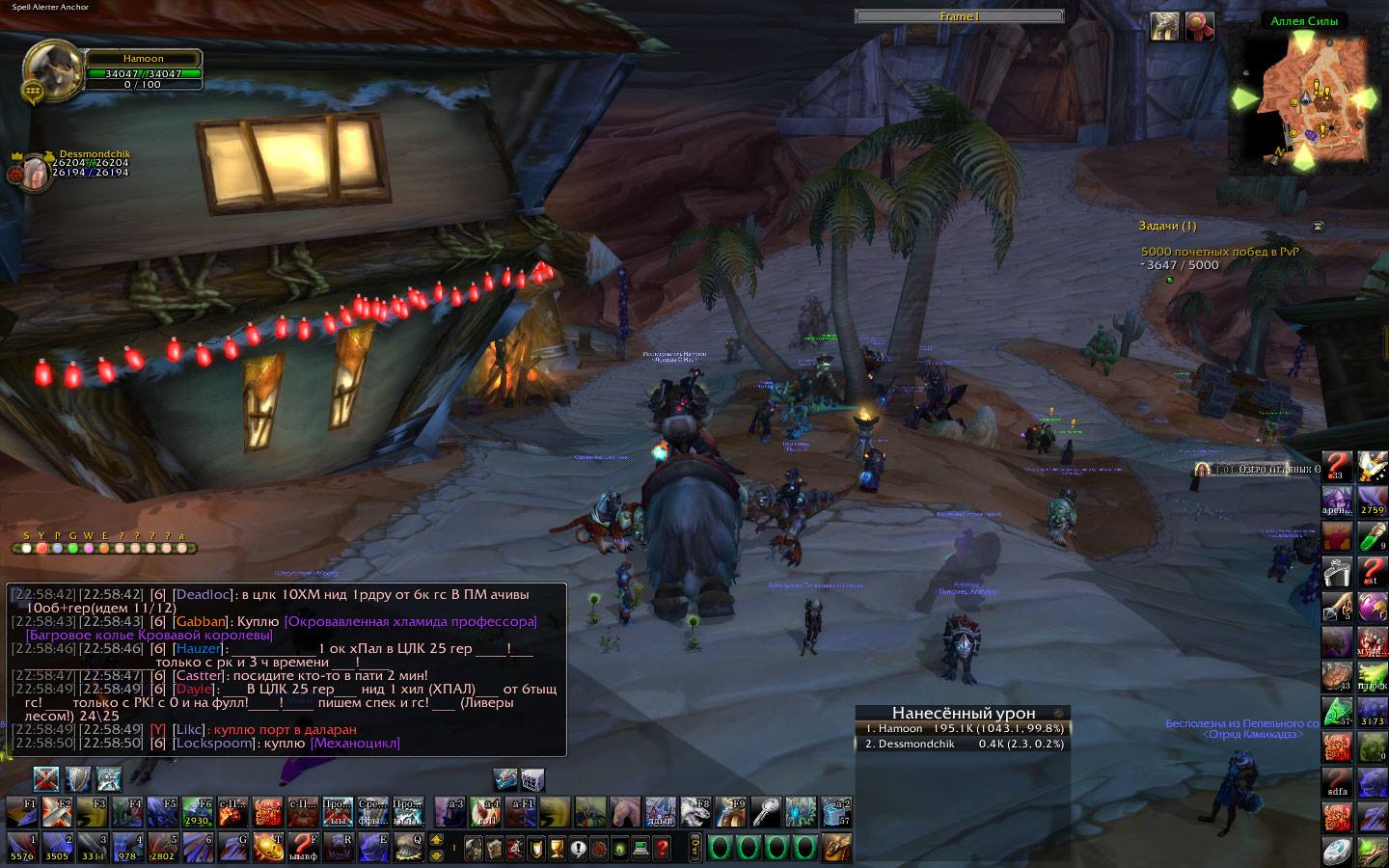The height and width of the screenshot is (868, 1389).
Task: Select the 5000 почетных побед в PvP objective
Action: (1219, 251)
